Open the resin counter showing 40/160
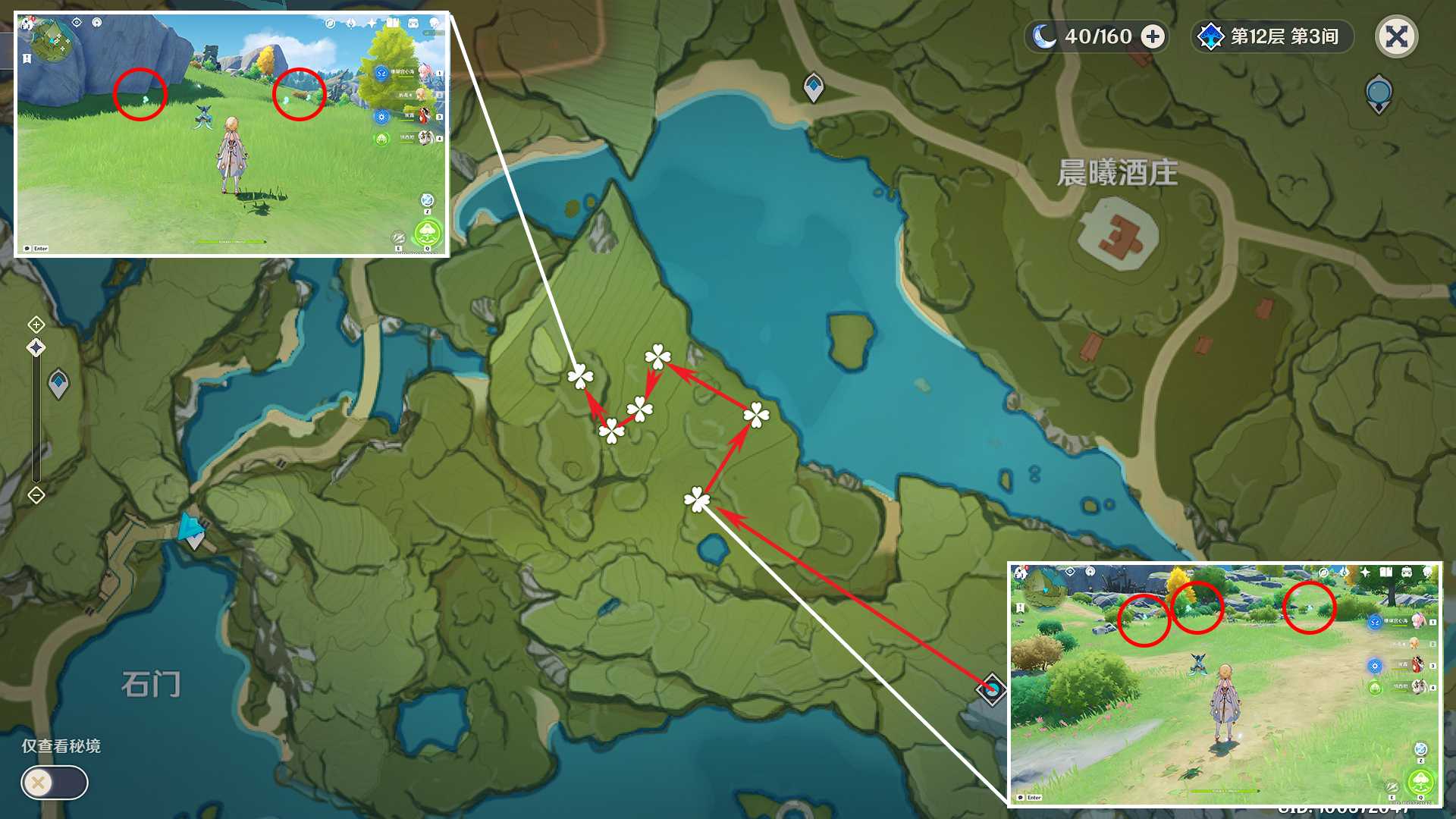The height and width of the screenshot is (819, 1456). [1097, 36]
